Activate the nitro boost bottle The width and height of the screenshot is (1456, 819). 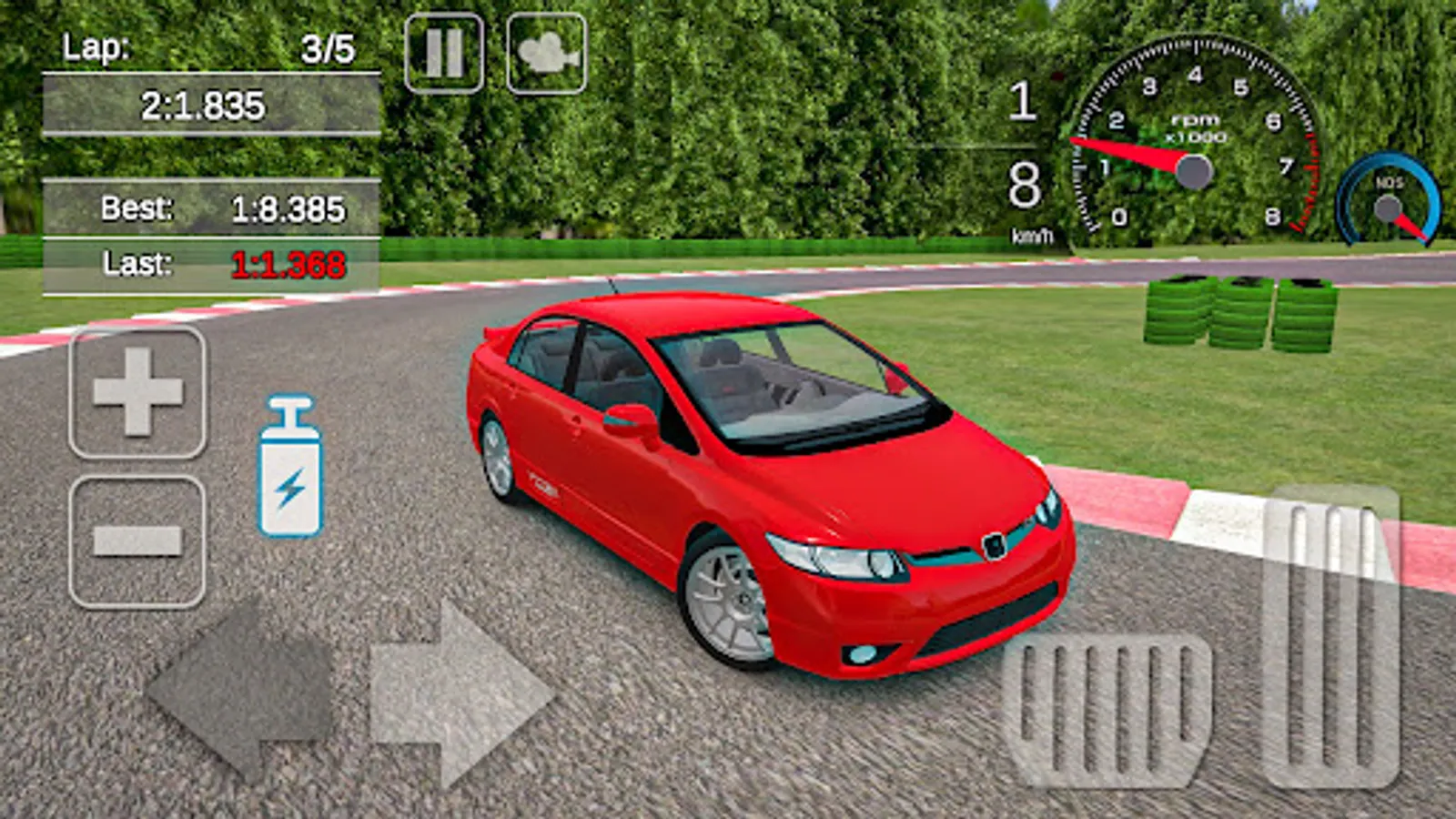tap(290, 468)
